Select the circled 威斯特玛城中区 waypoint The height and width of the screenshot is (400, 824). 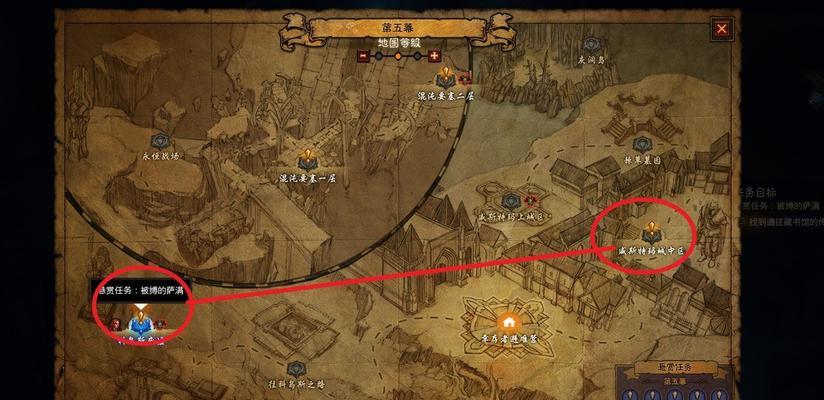[650, 230]
